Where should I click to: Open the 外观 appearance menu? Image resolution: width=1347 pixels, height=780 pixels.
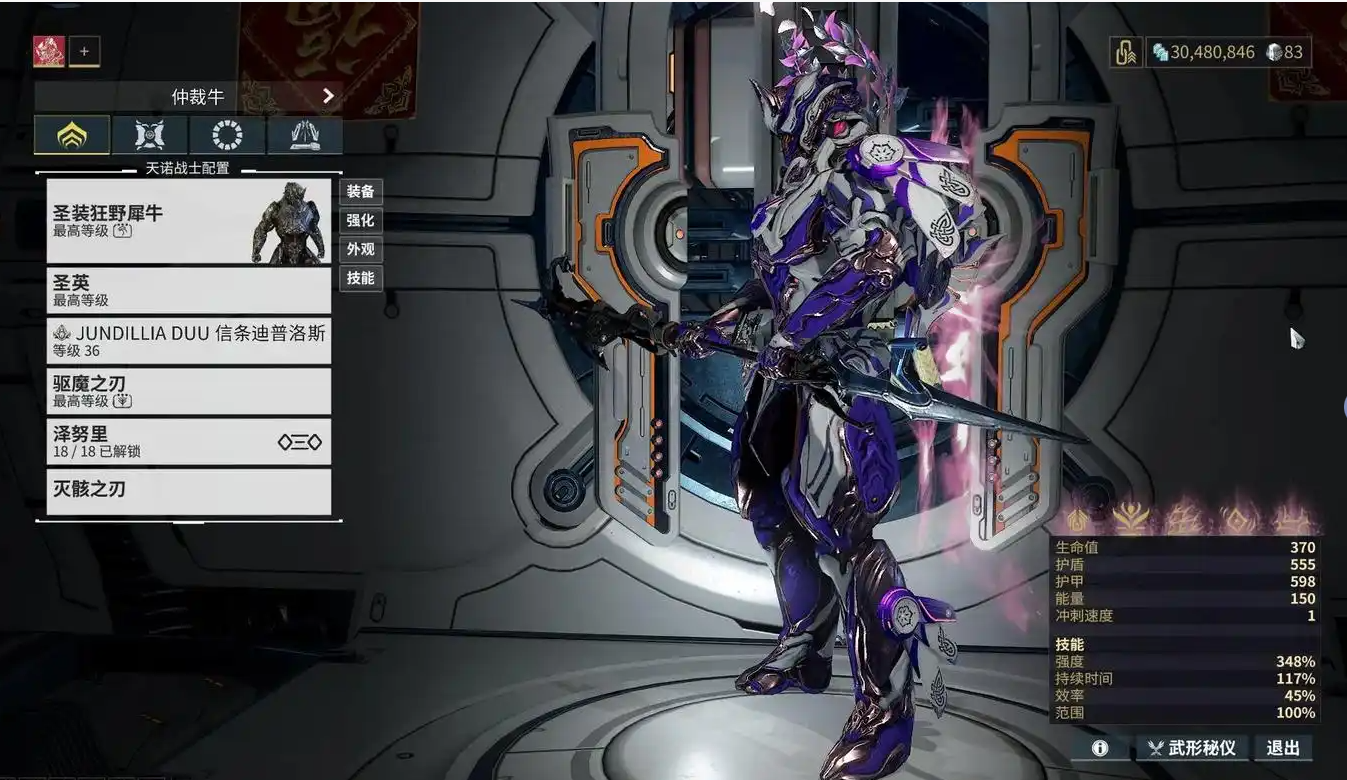(x=360, y=249)
